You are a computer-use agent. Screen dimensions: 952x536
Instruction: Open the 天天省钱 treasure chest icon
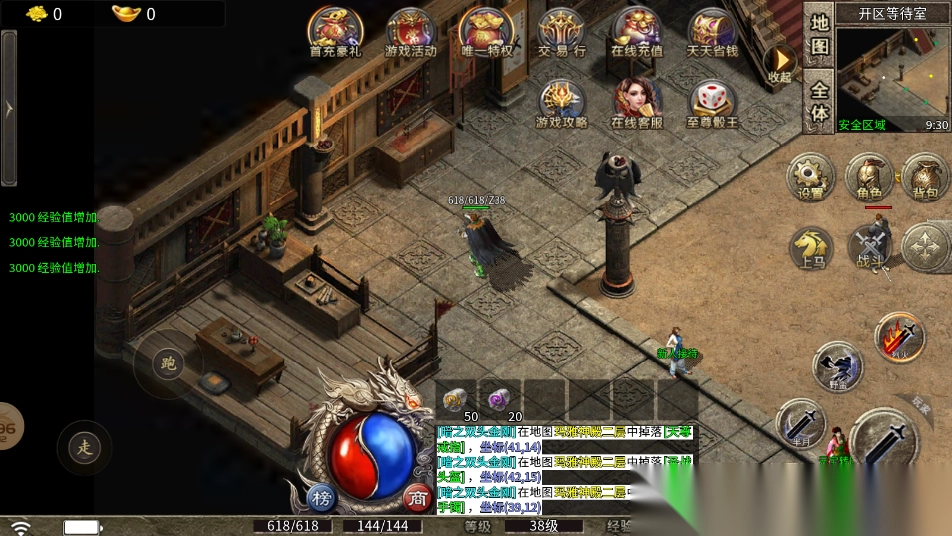coord(712,31)
